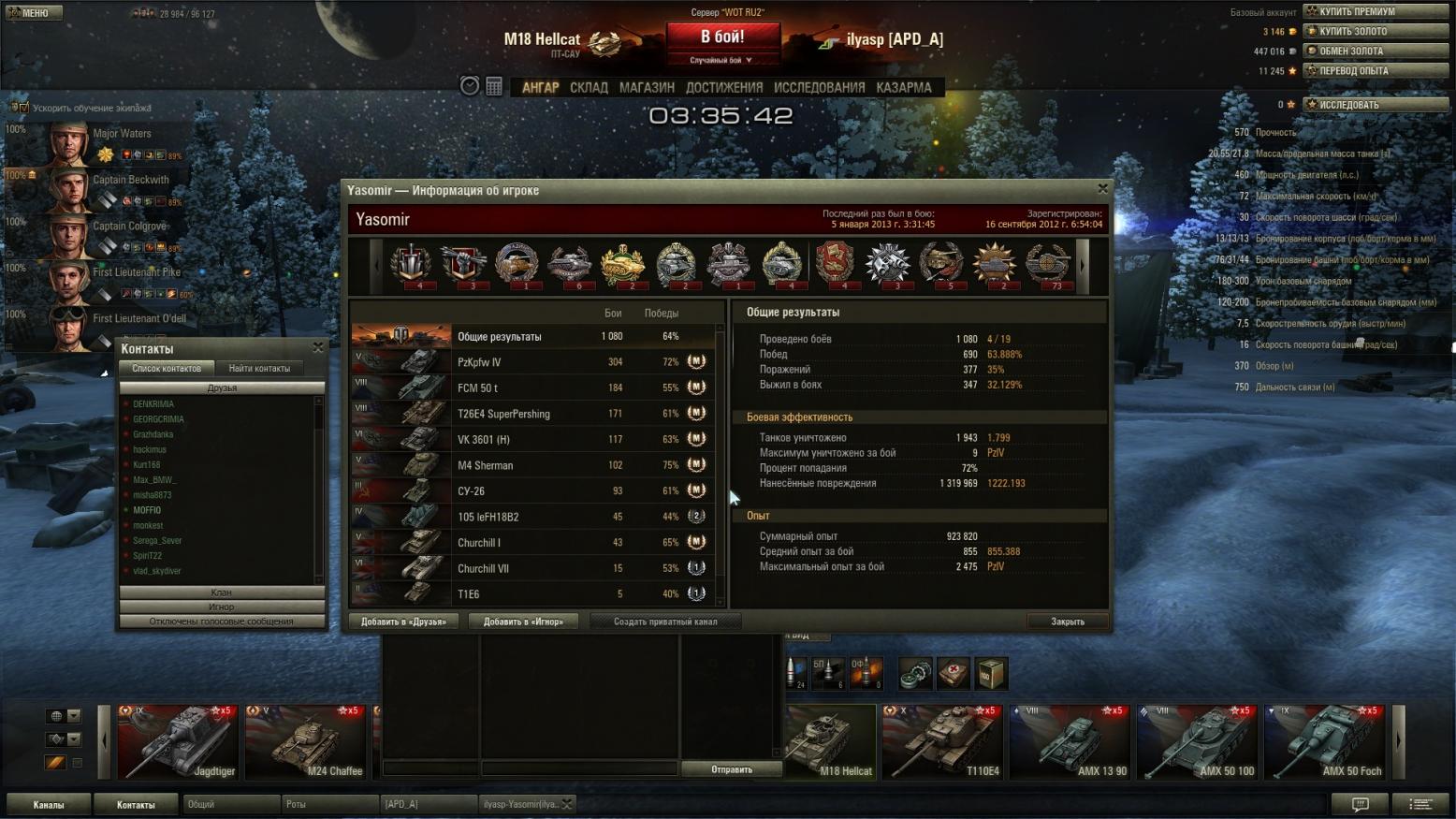Open the Меню button
The height and width of the screenshot is (819, 1456).
coord(34,12)
